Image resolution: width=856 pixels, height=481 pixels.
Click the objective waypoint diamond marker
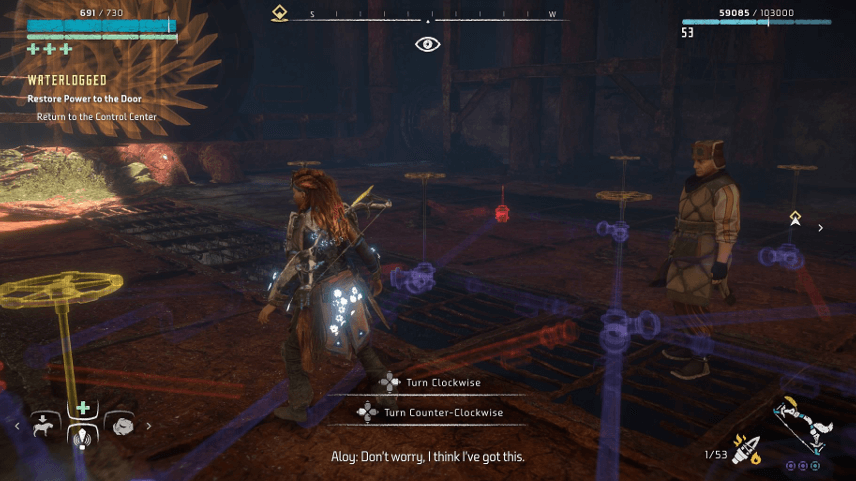tap(795, 217)
